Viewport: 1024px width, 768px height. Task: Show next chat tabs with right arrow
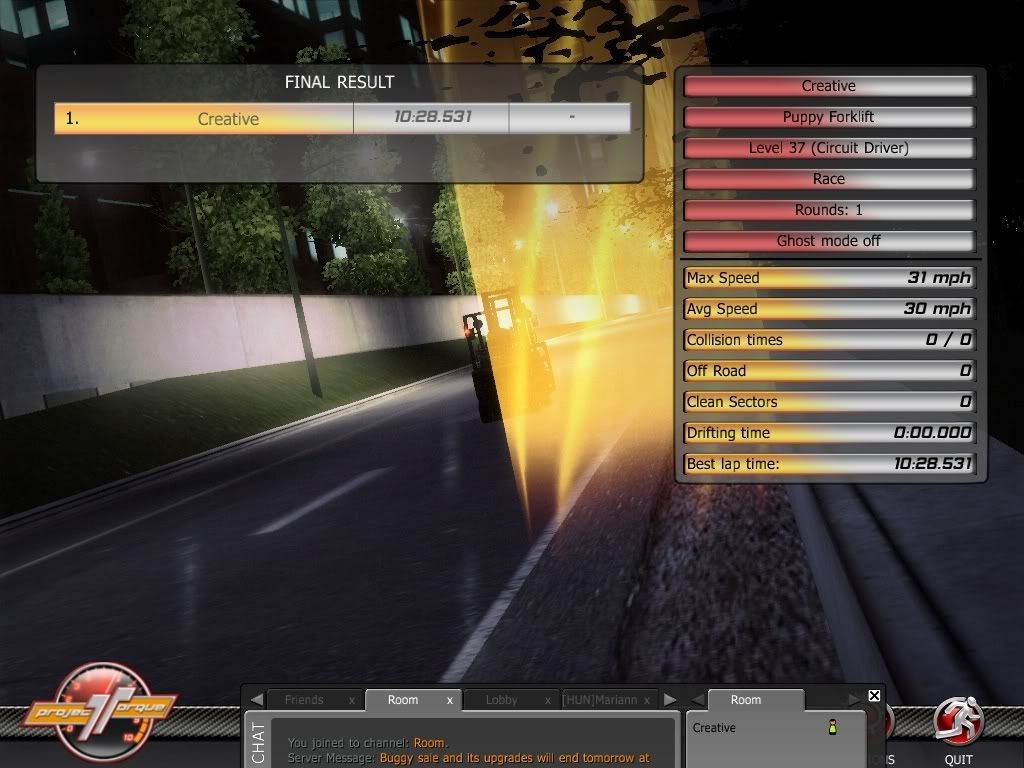click(670, 700)
